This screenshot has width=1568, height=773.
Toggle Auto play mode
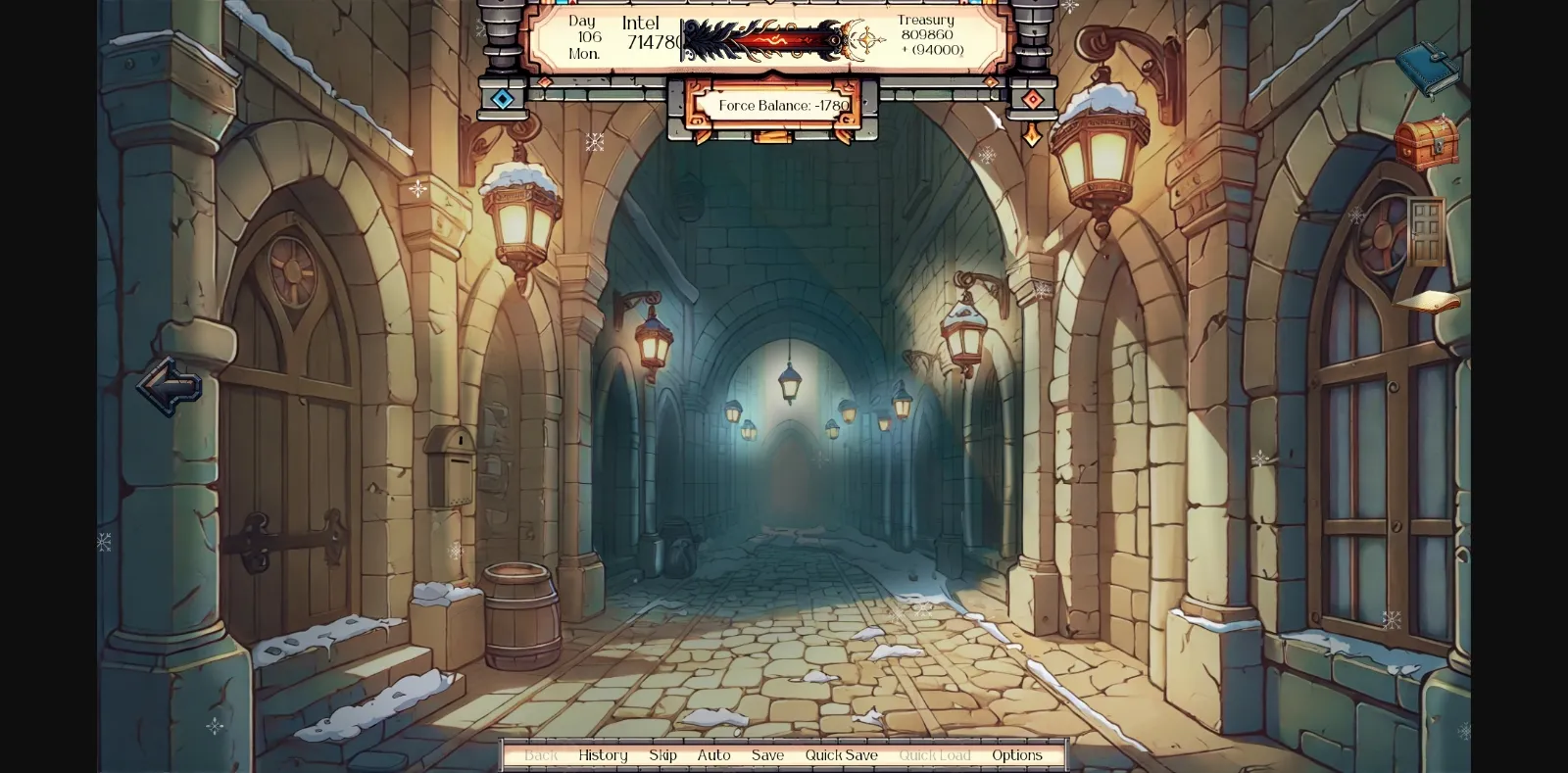click(x=713, y=755)
